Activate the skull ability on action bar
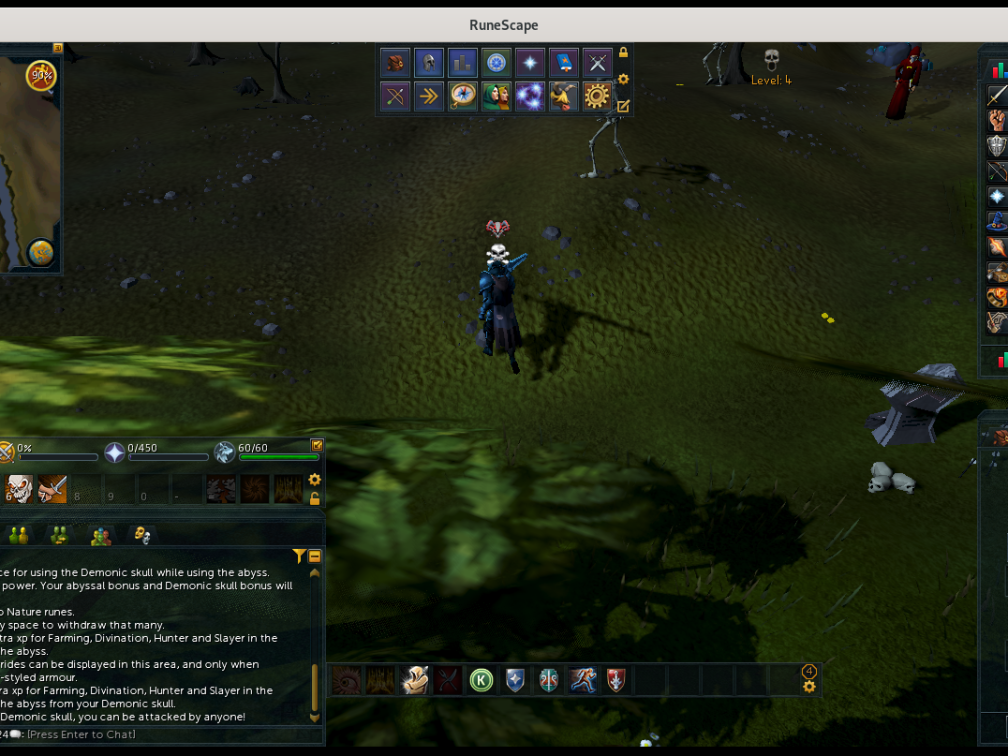 pyautogui.click(x=19, y=489)
